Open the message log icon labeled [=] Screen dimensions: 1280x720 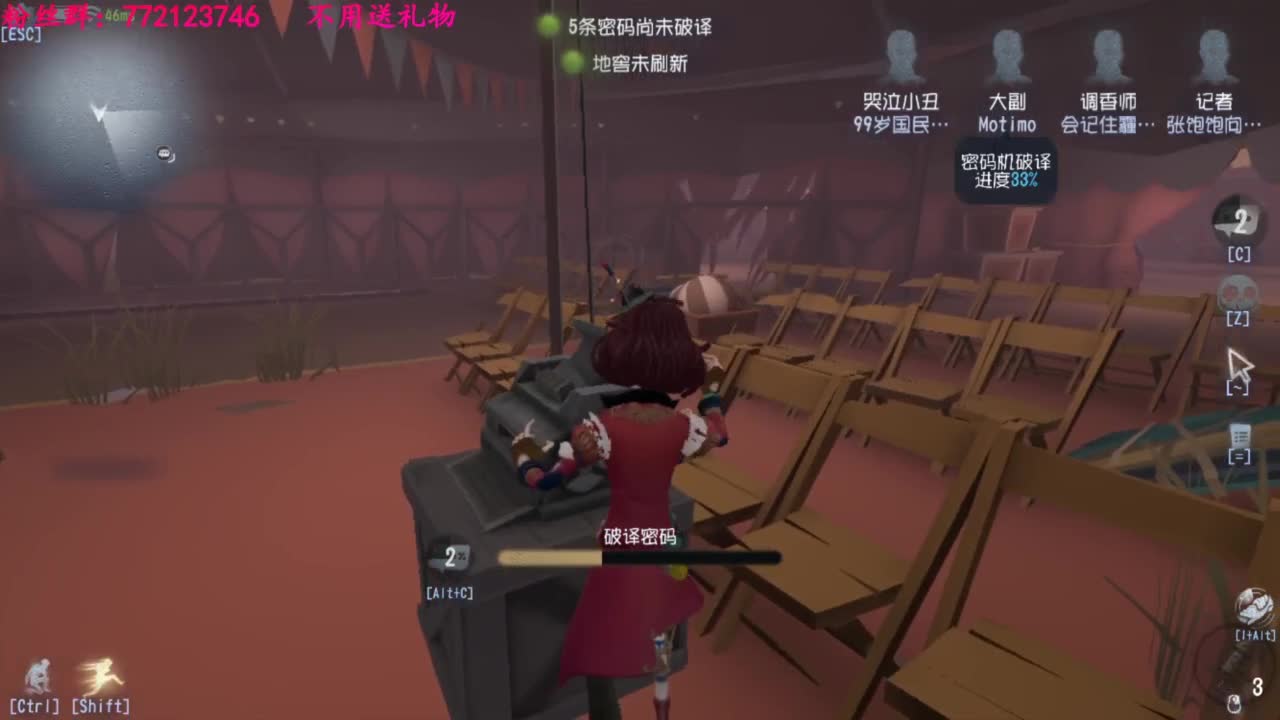(1240, 435)
